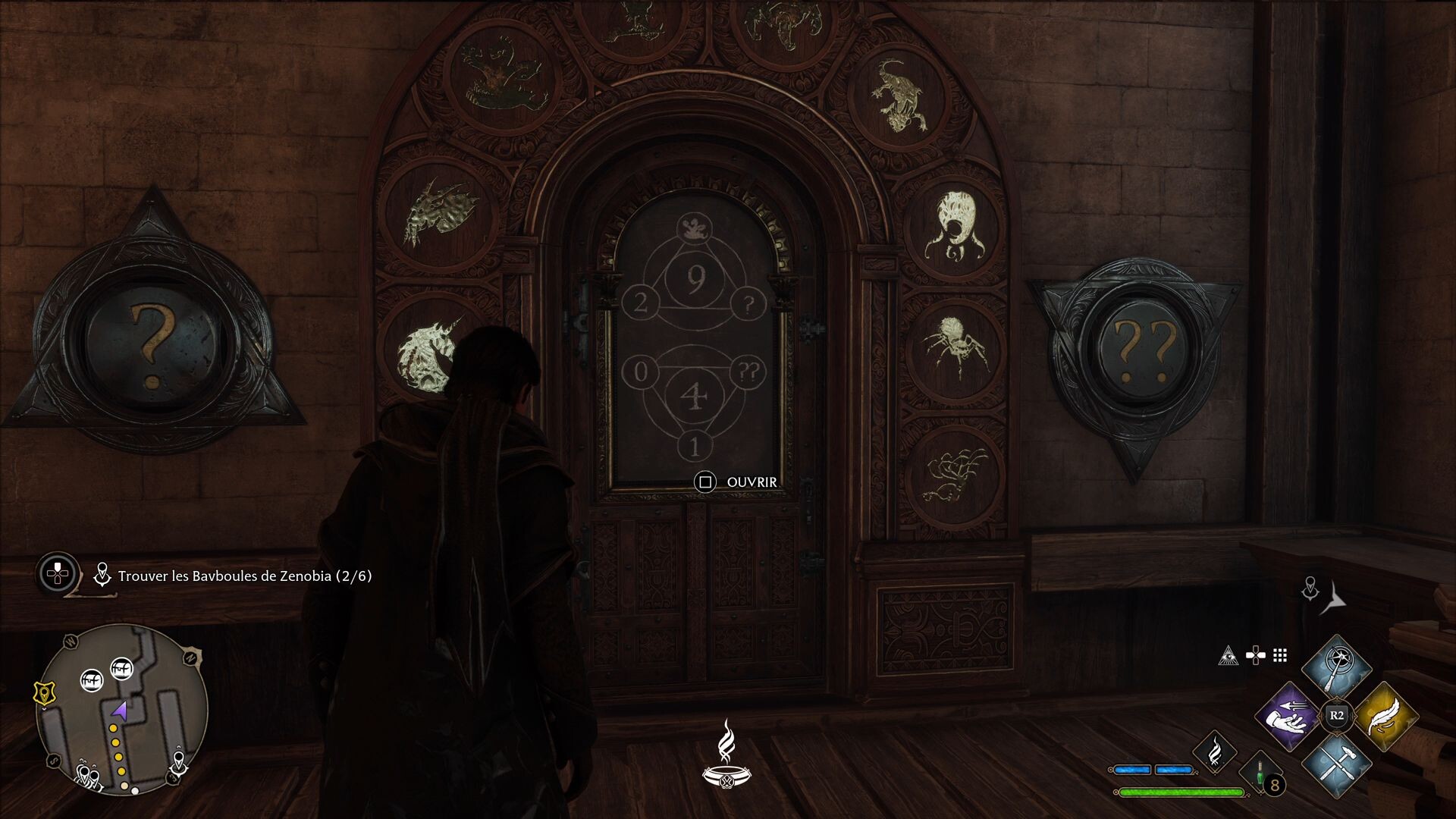
Task: Click the green health bar
Action: [1181, 792]
